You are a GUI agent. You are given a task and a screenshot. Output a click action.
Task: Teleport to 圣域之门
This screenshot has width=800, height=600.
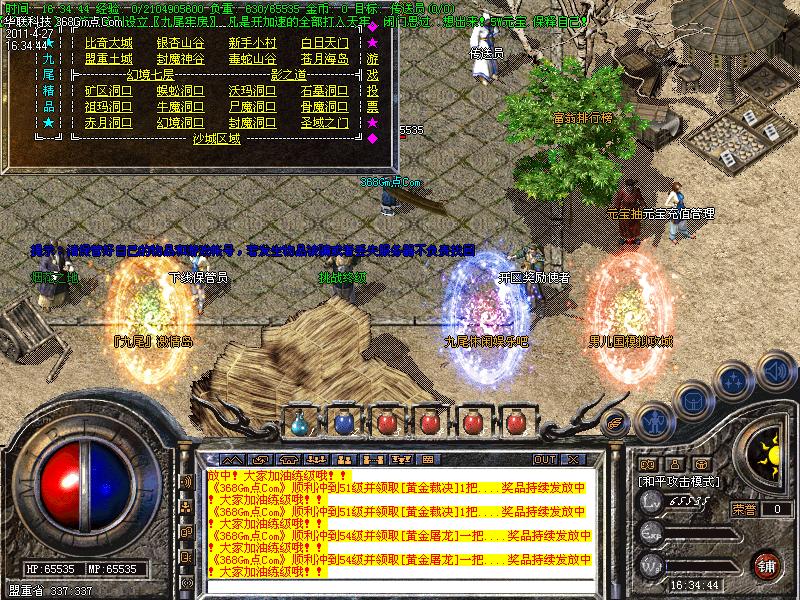[x=324, y=123]
